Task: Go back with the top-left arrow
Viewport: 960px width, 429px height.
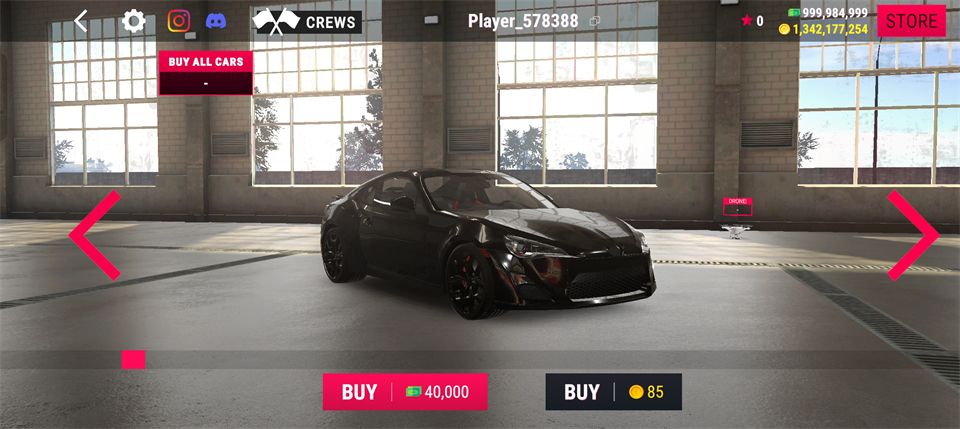Action: (81, 21)
